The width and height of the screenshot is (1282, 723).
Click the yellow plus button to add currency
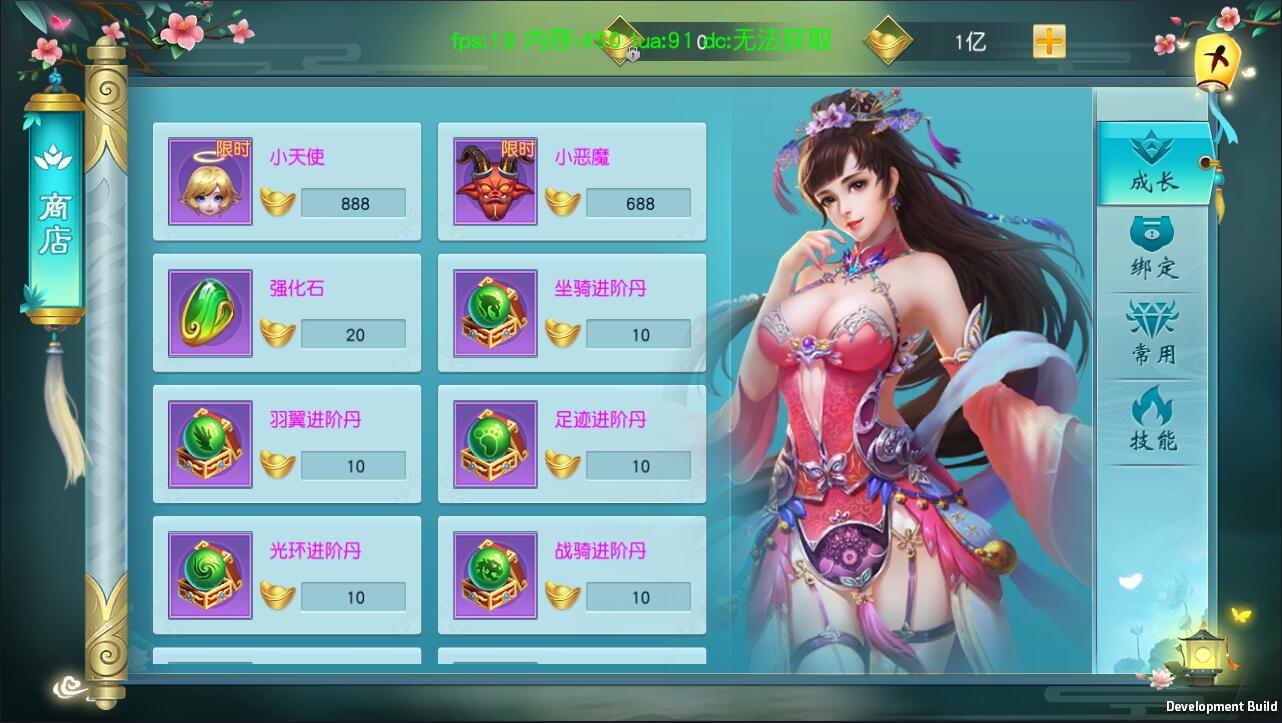tap(1050, 42)
